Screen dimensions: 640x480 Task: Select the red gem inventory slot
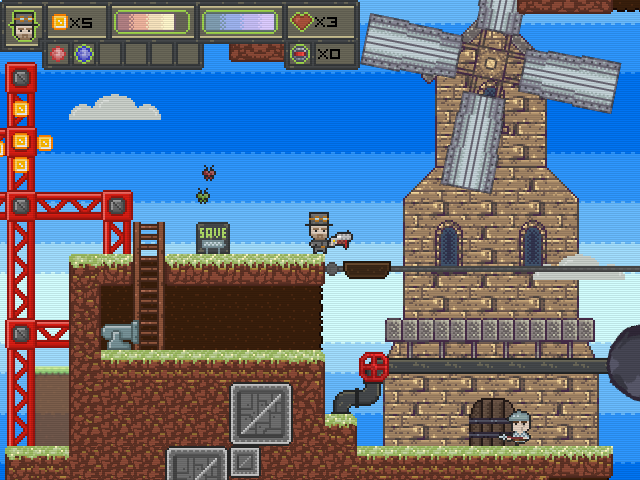[59, 53]
